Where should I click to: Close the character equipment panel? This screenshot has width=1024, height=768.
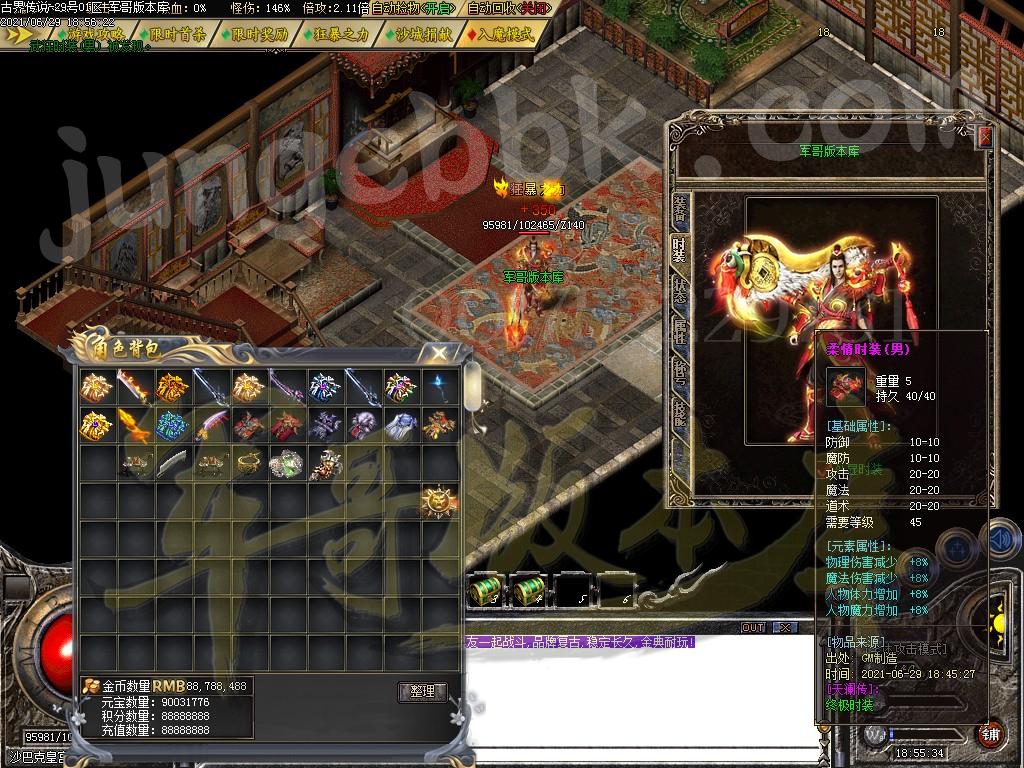click(x=984, y=137)
